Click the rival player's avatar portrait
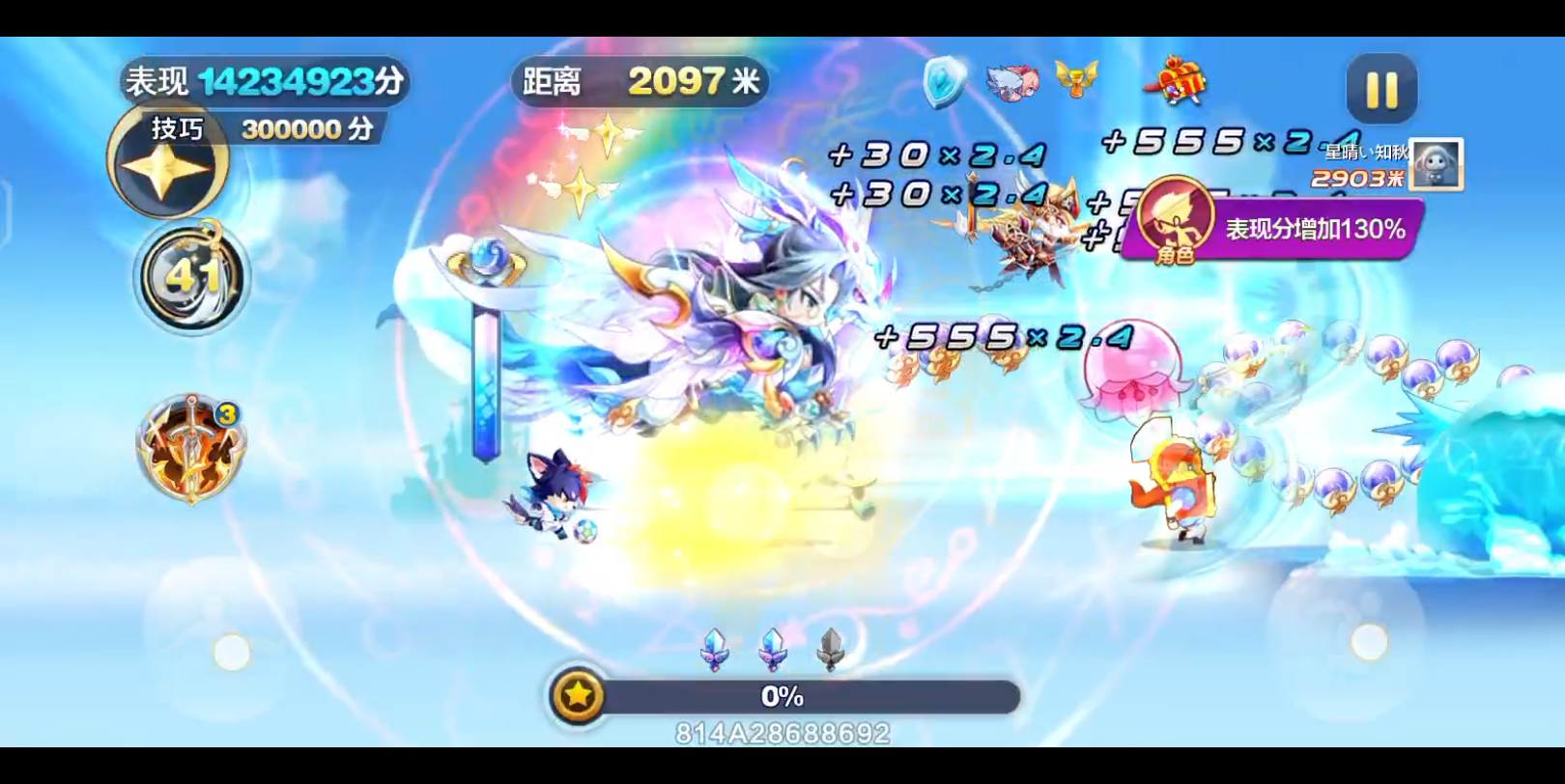Screen dimensions: 1565x784 1437,164
